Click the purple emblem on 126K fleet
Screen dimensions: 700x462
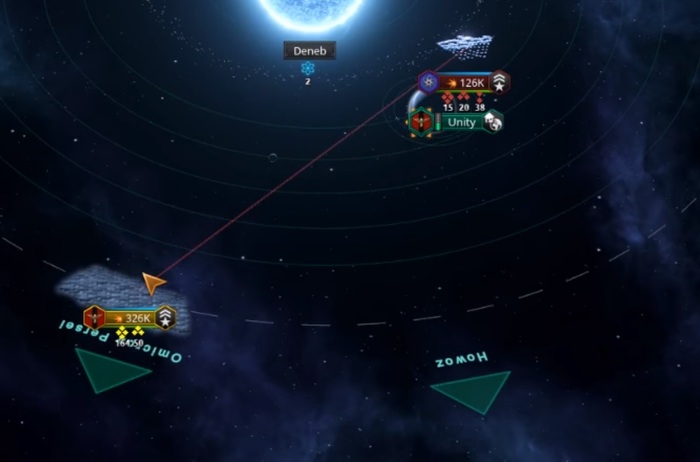click(428, 83)
